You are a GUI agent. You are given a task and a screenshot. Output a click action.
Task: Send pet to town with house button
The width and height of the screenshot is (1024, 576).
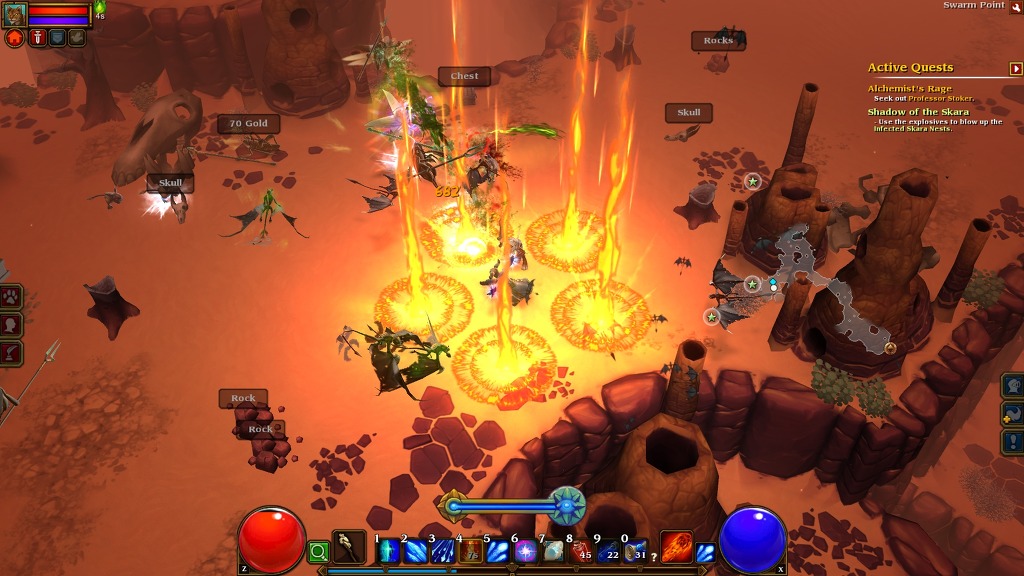(x=15, y=38)
